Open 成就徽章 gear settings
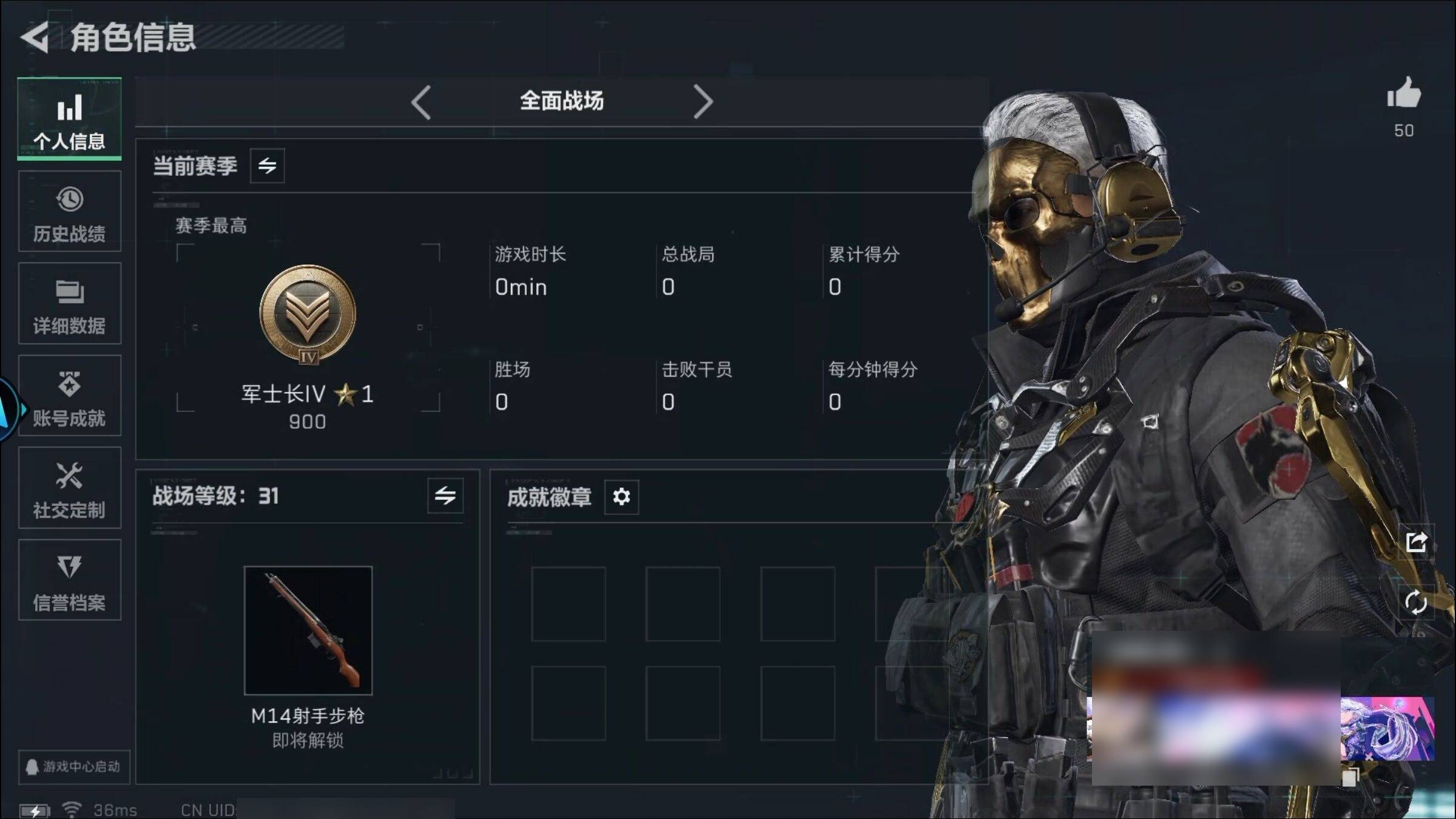This screenshot has width=1456, height=819. (621, 497)
